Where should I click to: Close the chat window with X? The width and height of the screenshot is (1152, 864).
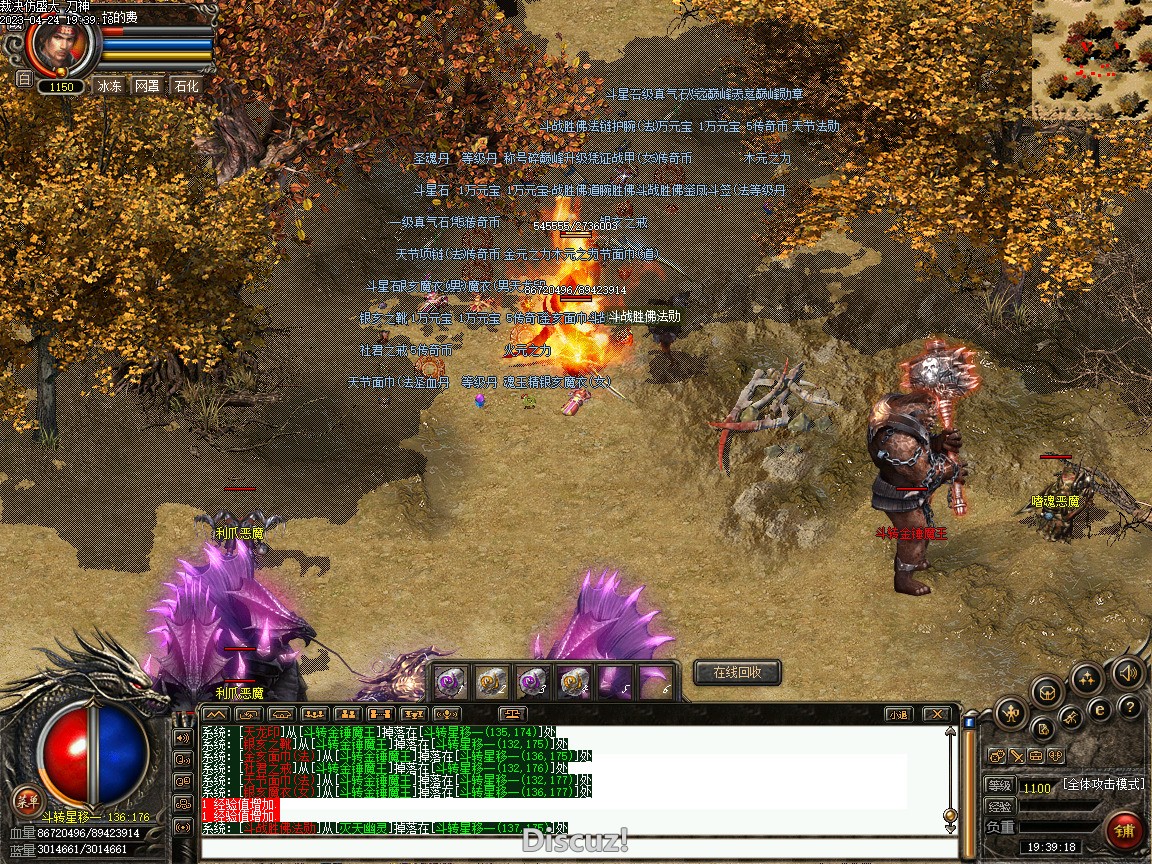(936, 714)
